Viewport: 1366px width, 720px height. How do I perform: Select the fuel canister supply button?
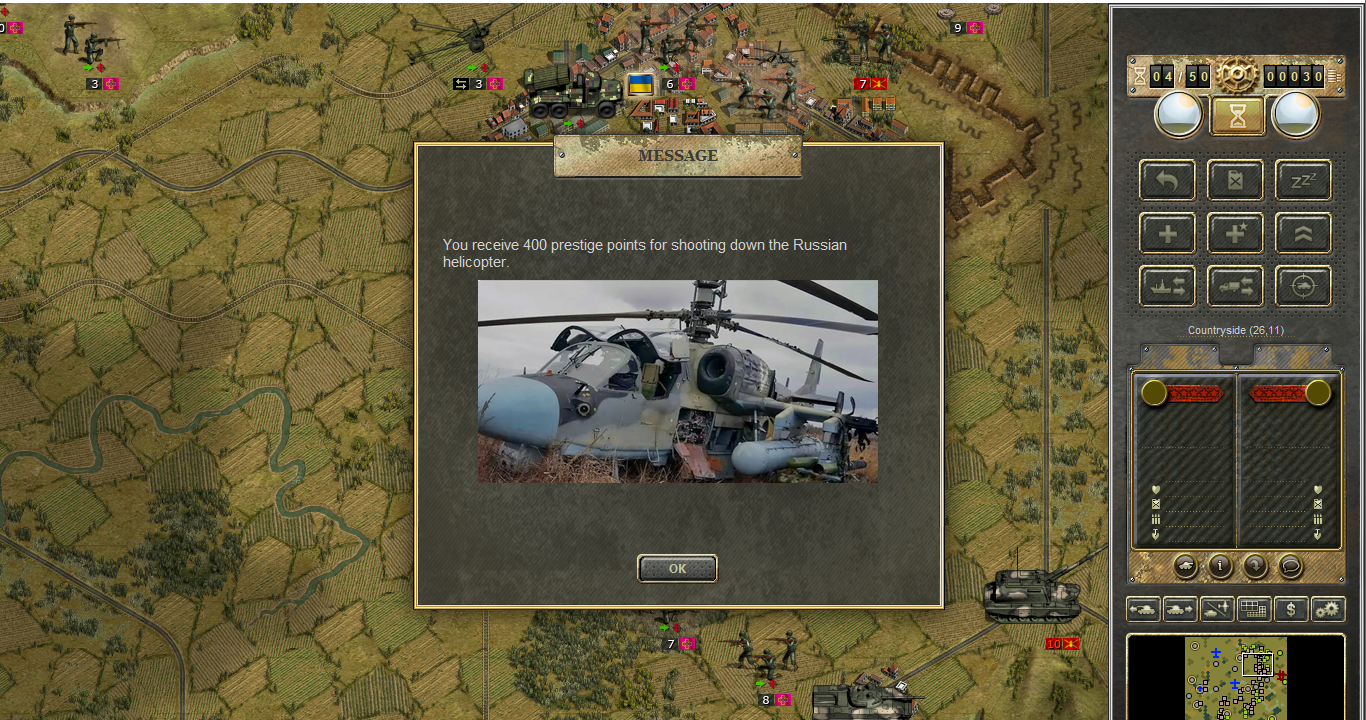[x=1235, y=181]
